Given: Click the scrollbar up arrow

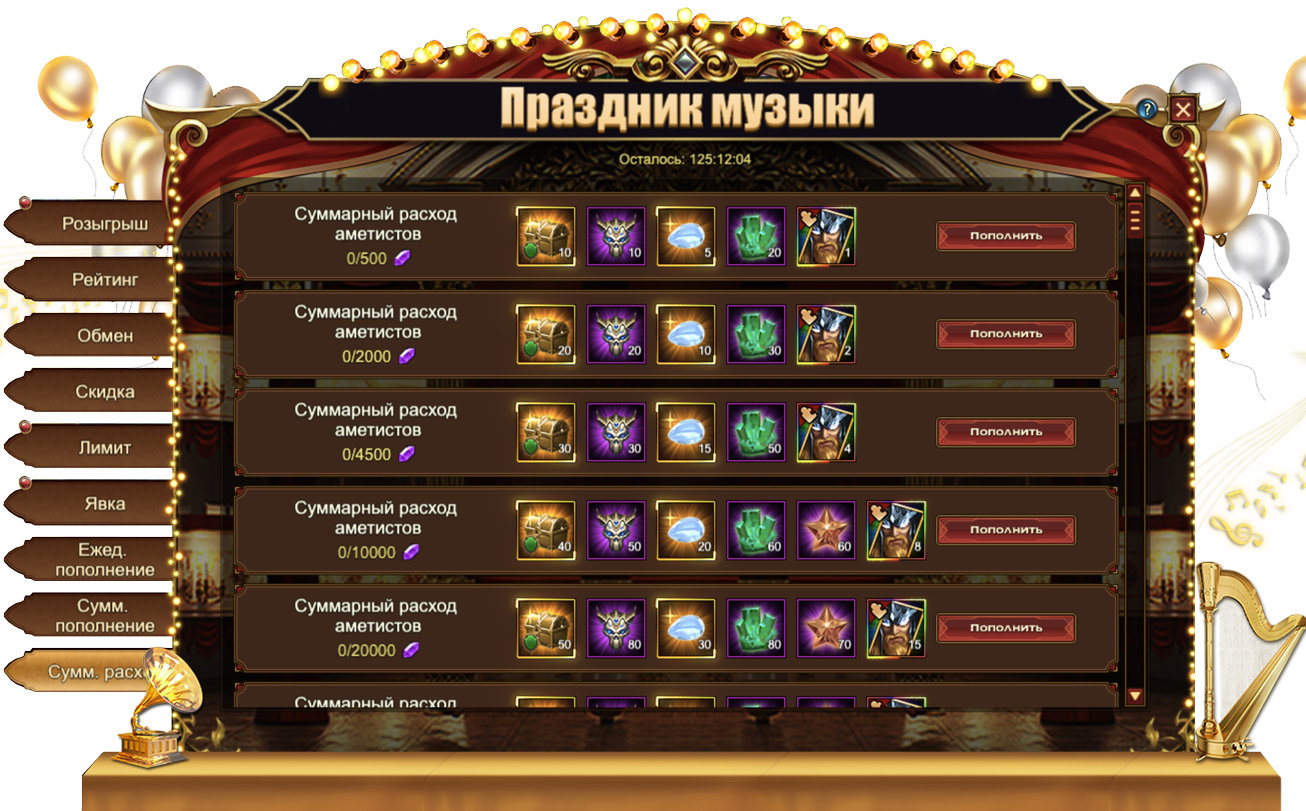Looking at the screenshot, I should 1135,193.
